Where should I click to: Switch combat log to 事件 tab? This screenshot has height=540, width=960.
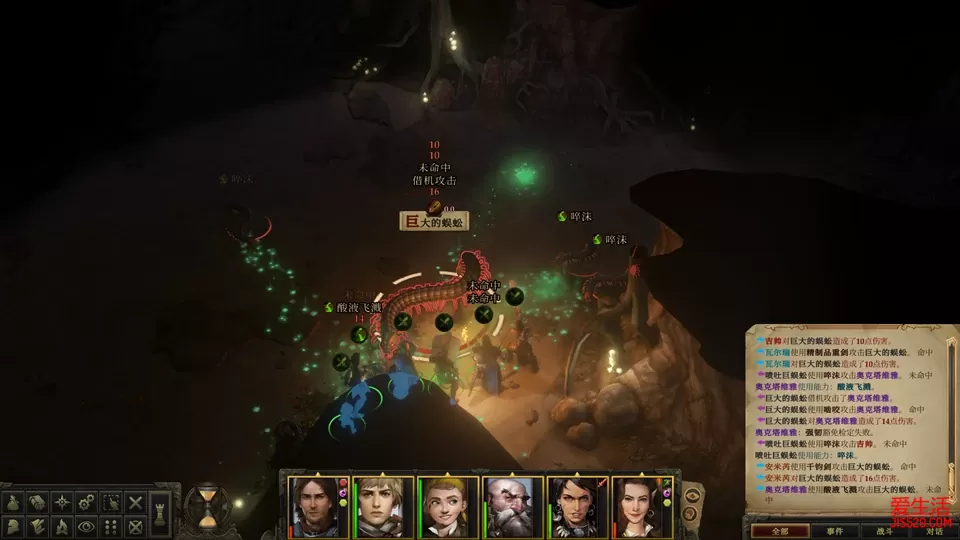point(833,531)
